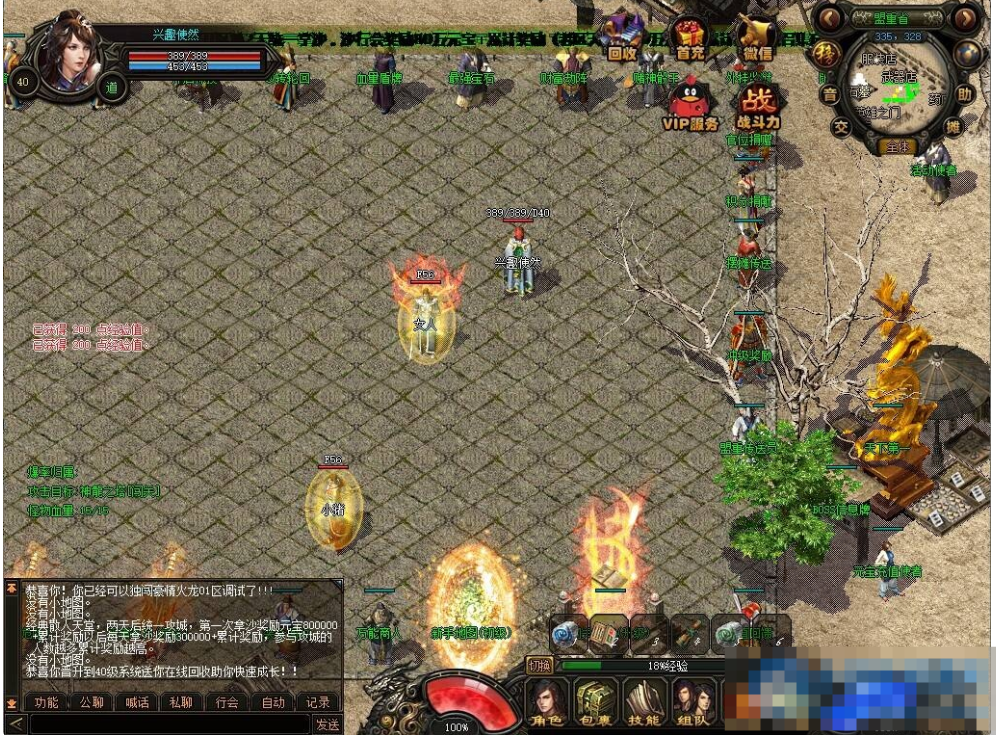The image size is (996, 735).
Task: Open the 首充 first-recharge gift icon
Action: point(690,38)
